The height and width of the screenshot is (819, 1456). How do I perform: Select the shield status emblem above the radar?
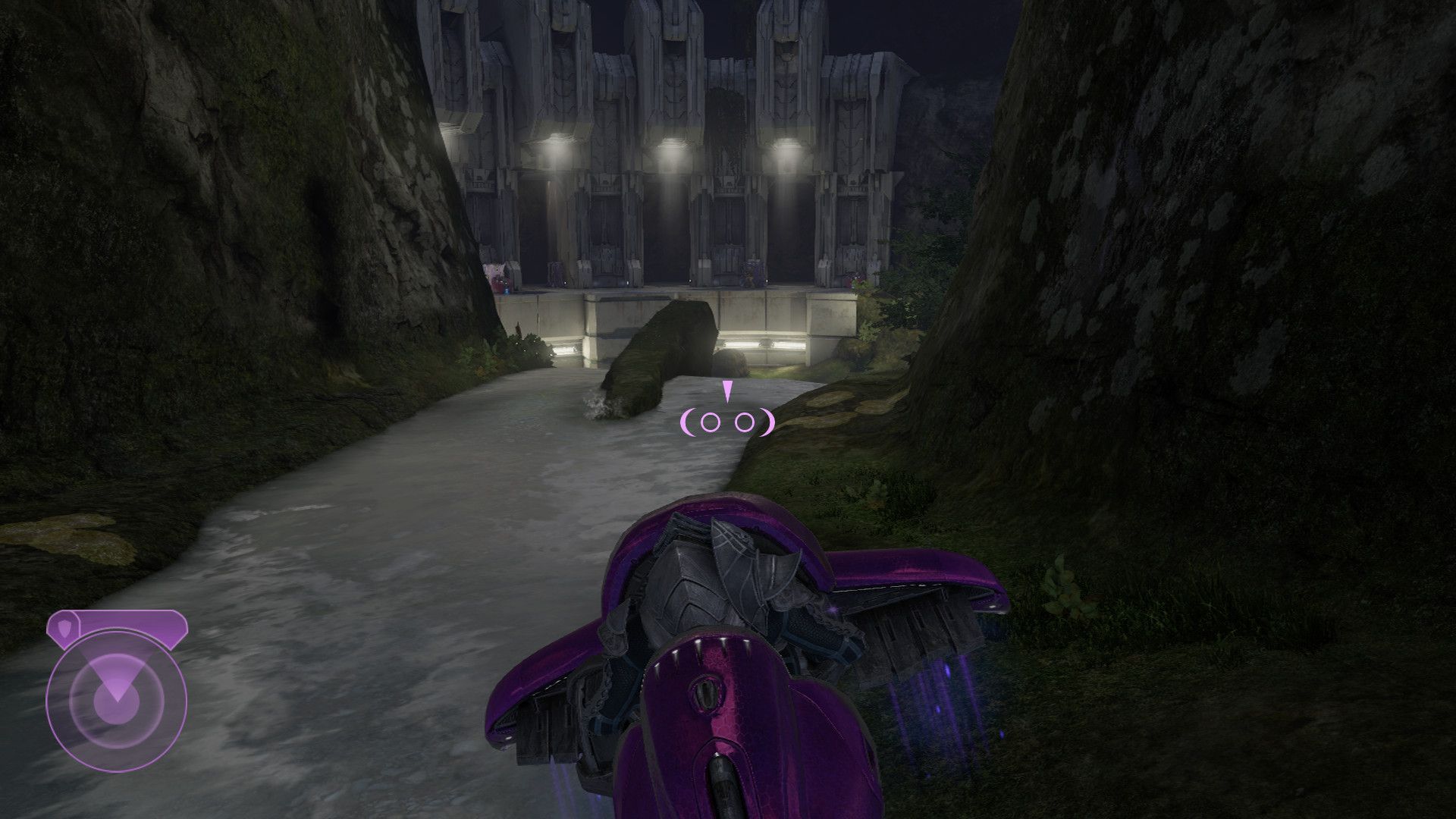coord(64,628)
